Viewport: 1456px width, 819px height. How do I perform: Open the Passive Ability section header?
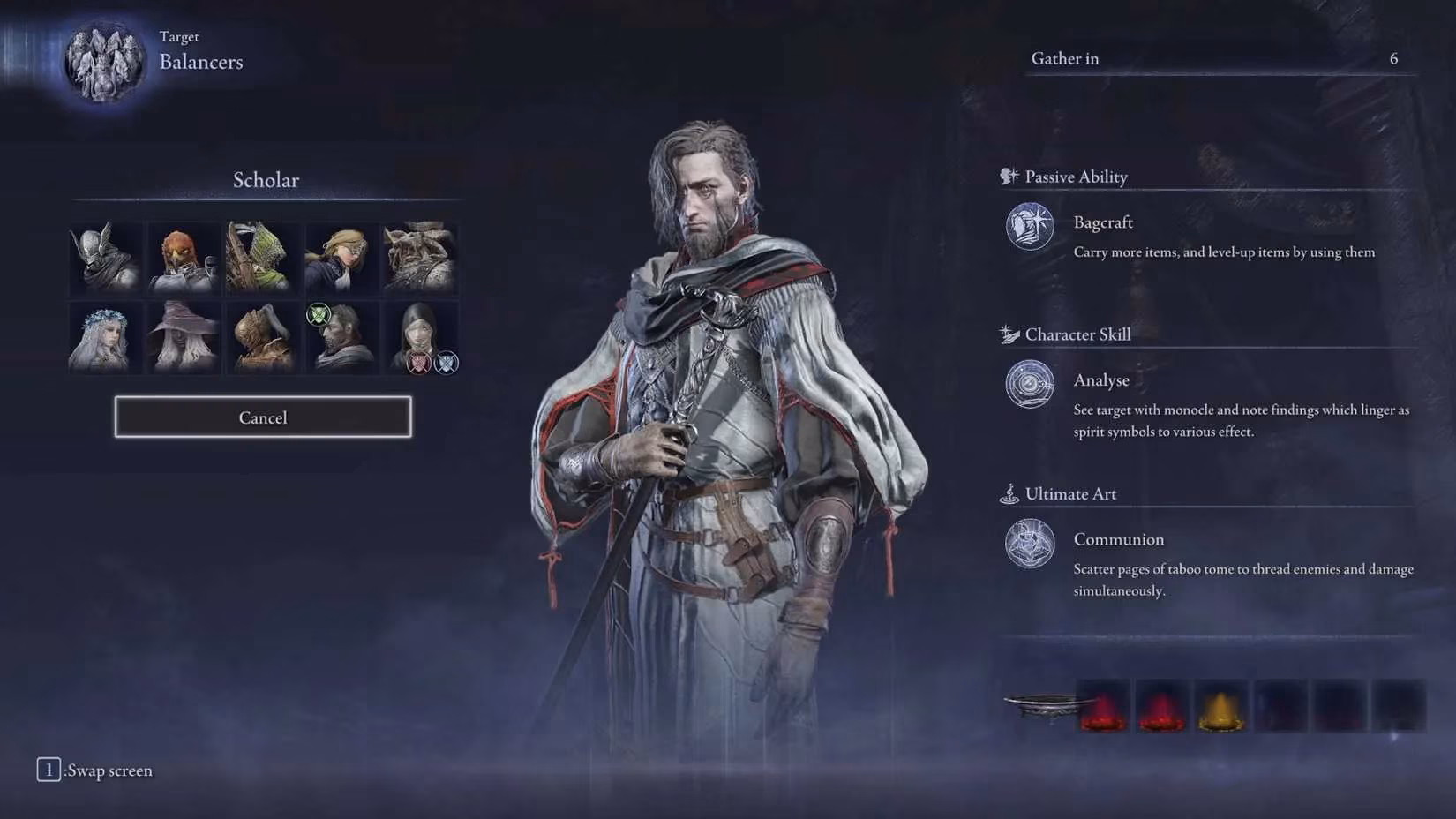[1075, 177]
